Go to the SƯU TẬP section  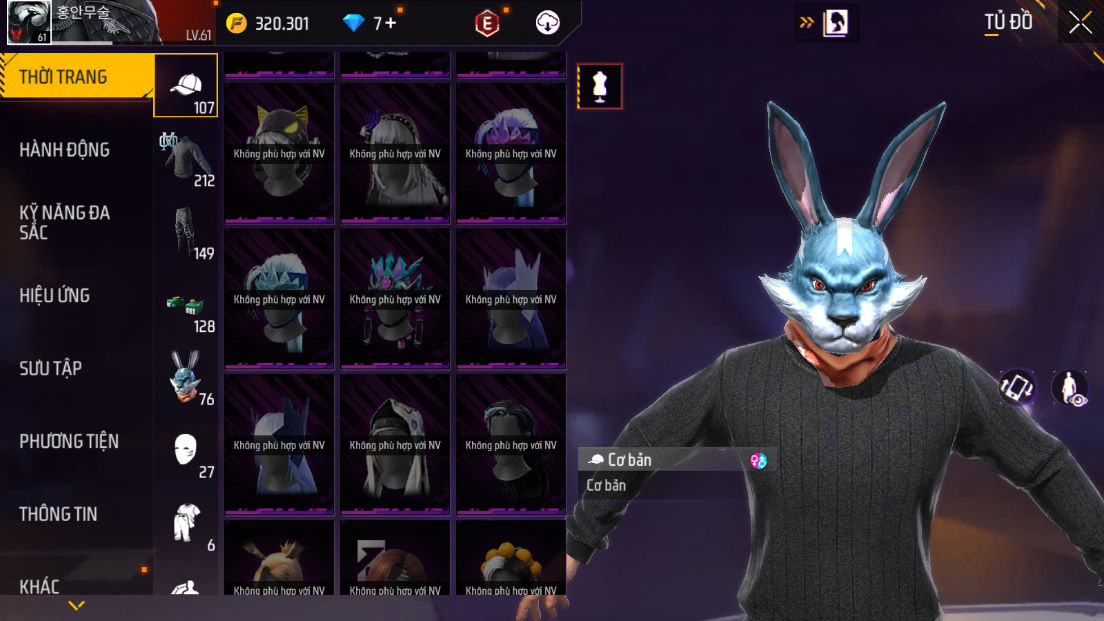pos(51,368)
